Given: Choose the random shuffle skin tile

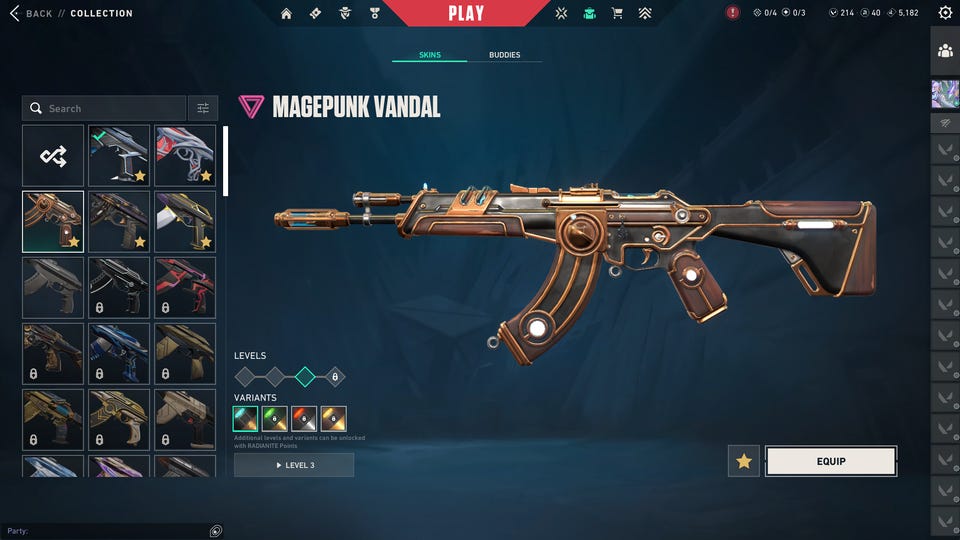Looking at the screenshot, I should coord(53,155).
